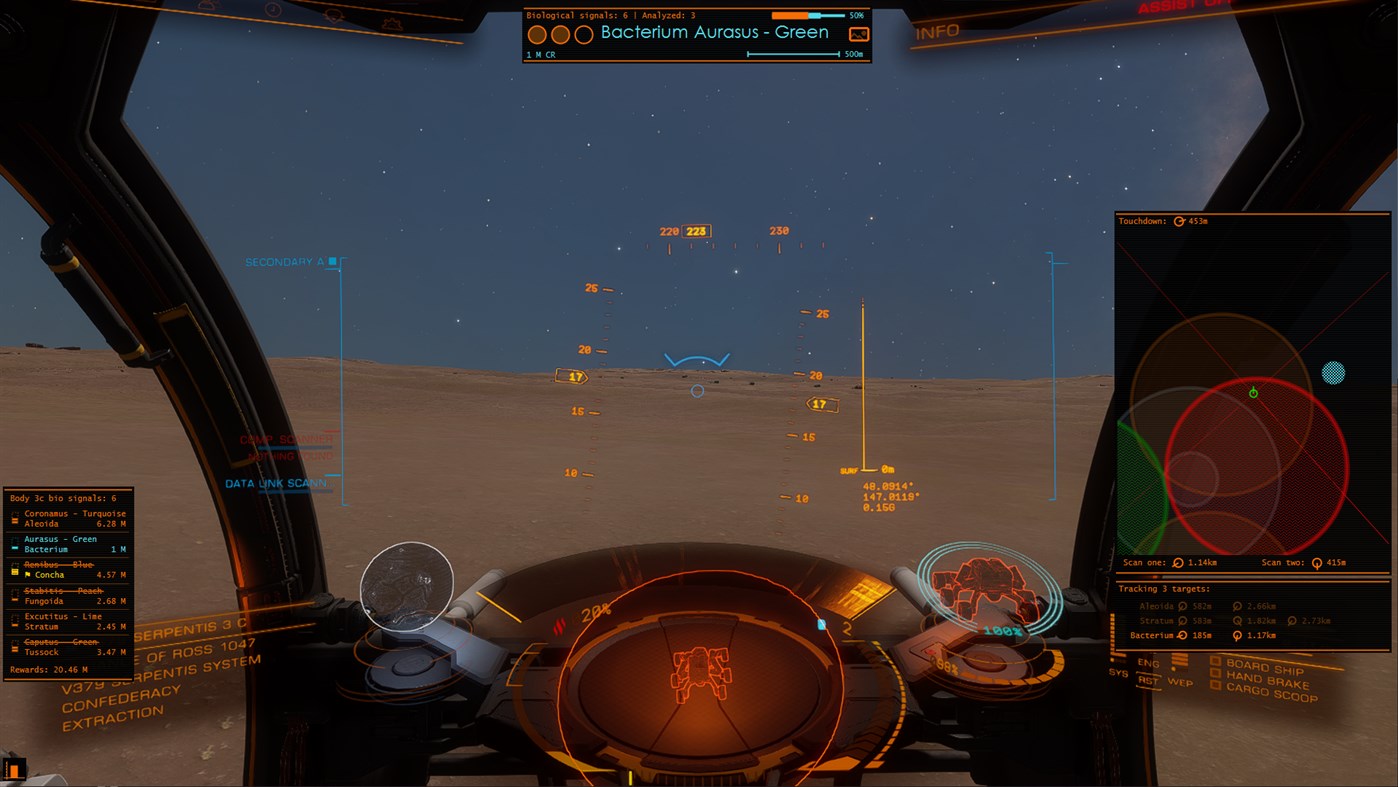Toggle the HAND BRAKE checkbox
This screenshot has height=787, width=1398.
coord(1216,675)
